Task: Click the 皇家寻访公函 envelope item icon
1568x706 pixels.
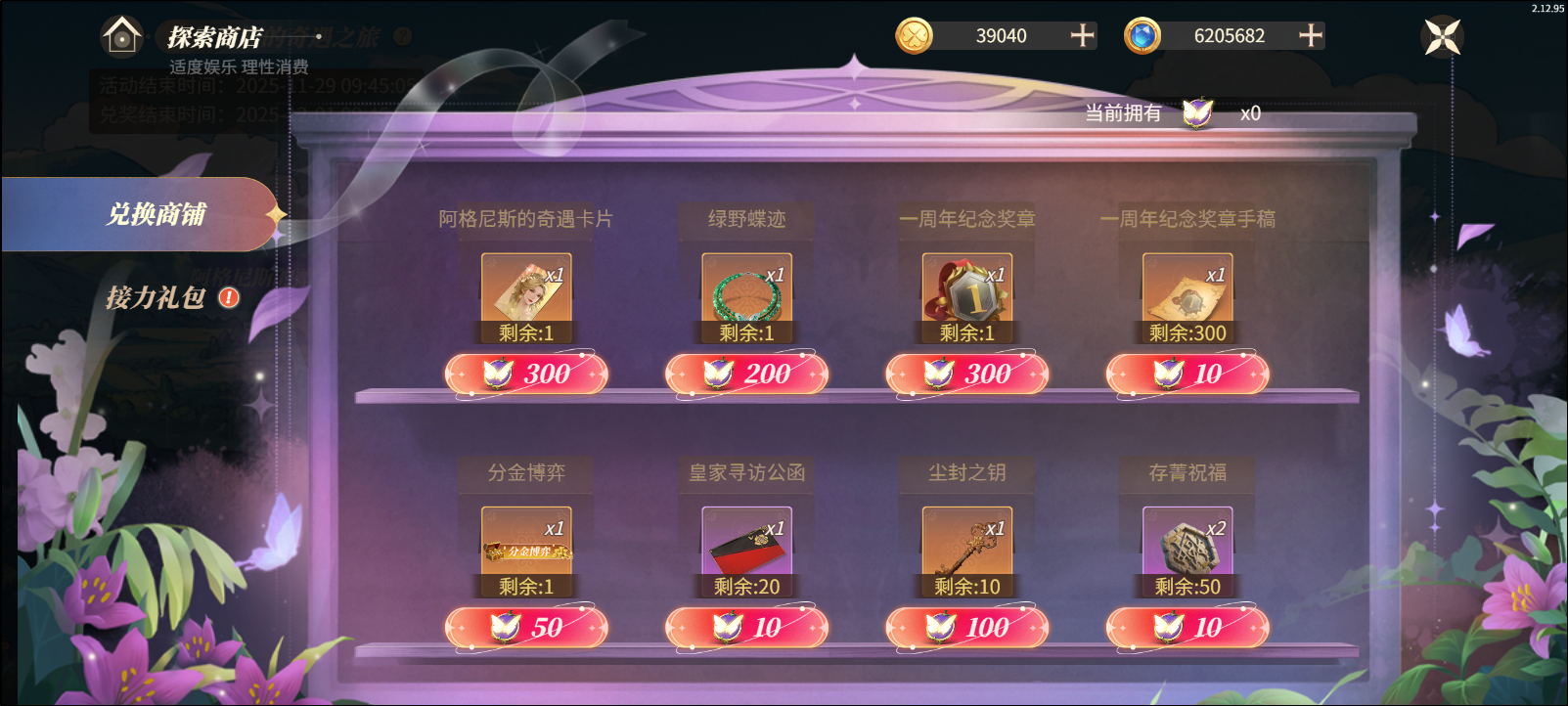Action: click(x=746, y=541)
